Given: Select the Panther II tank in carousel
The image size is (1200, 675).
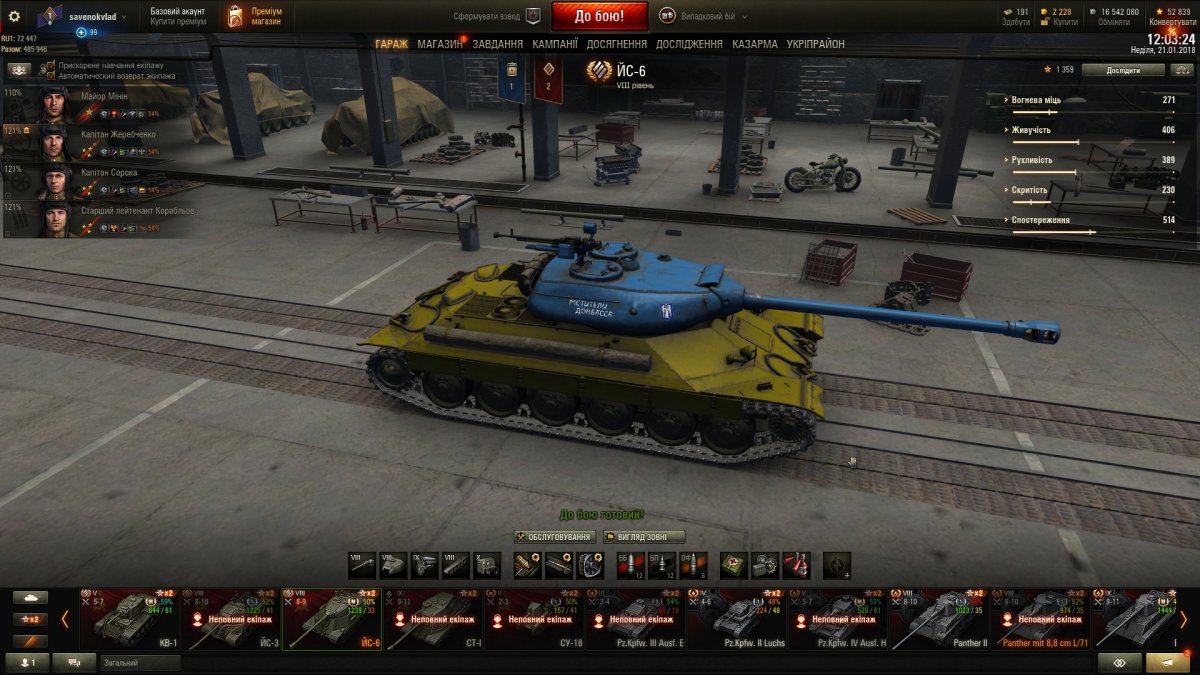Looking at the screenshot, I should [x=940, y=619].
